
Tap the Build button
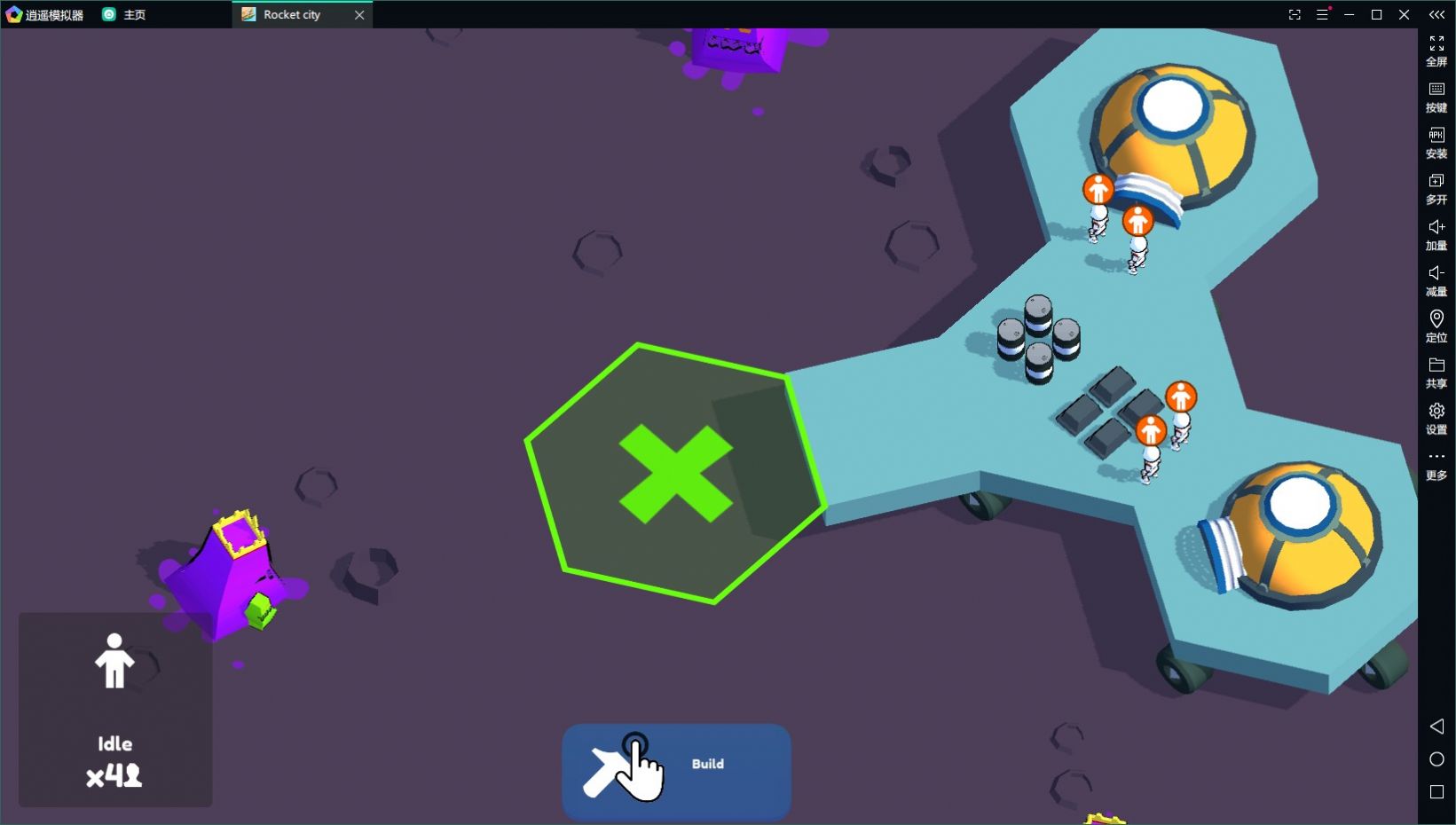[x=676, y=770]
